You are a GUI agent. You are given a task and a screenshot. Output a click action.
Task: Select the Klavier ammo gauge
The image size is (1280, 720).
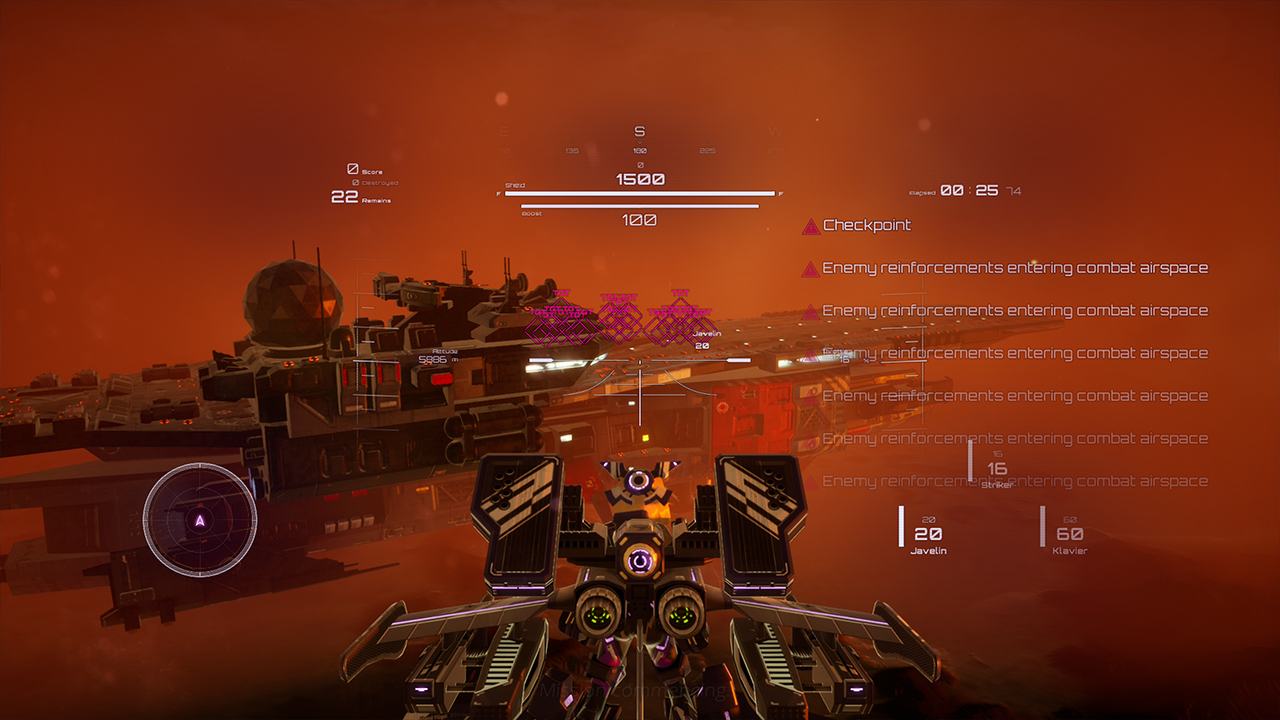1069,535
